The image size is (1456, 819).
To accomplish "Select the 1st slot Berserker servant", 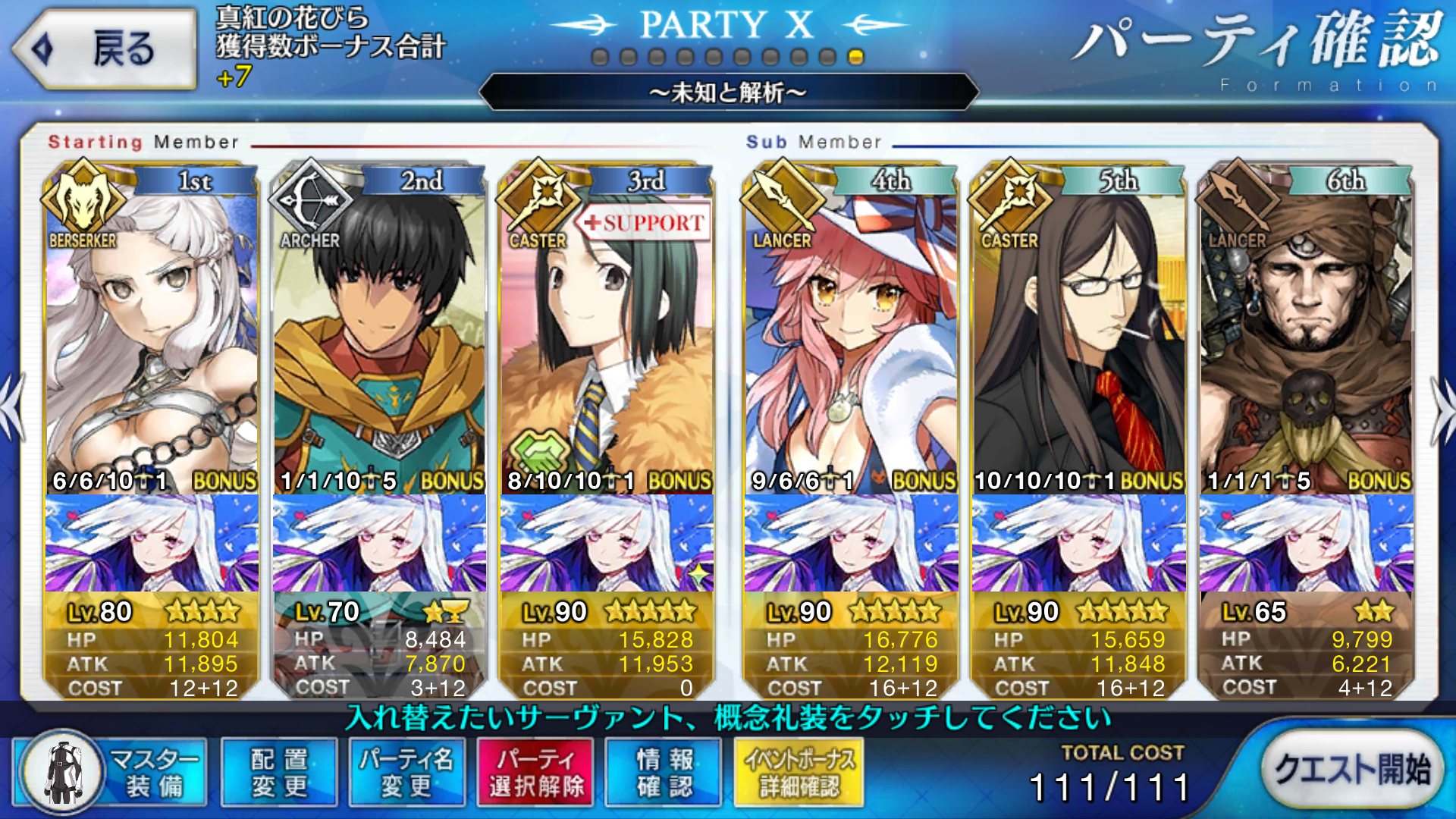I will (152, 334).
